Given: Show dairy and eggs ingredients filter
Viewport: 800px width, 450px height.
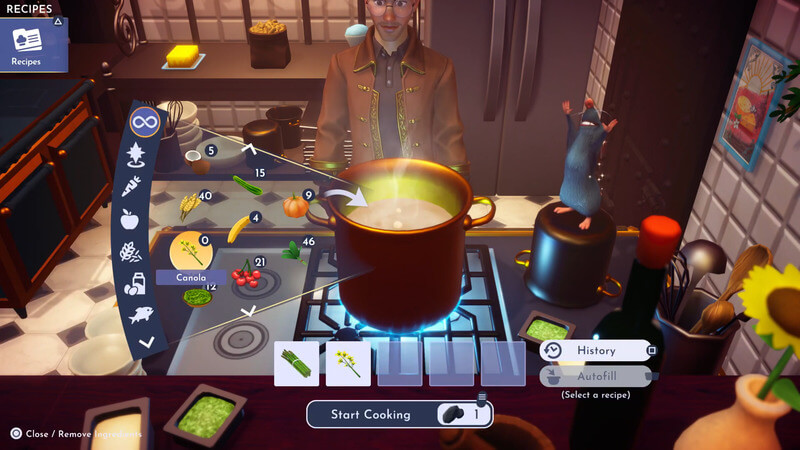Looking at the screenshot, I should pyautogui.click(x=132, y=283).
